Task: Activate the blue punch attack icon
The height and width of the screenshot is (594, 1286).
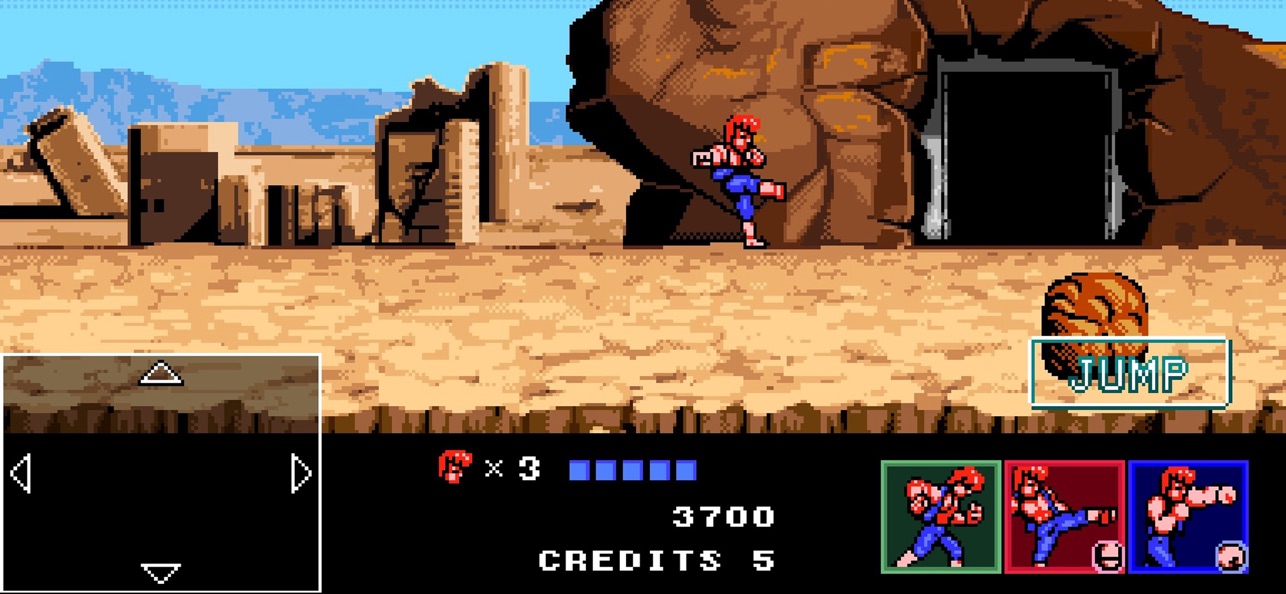Action: pyautogui.click(x=1188, y=516)
